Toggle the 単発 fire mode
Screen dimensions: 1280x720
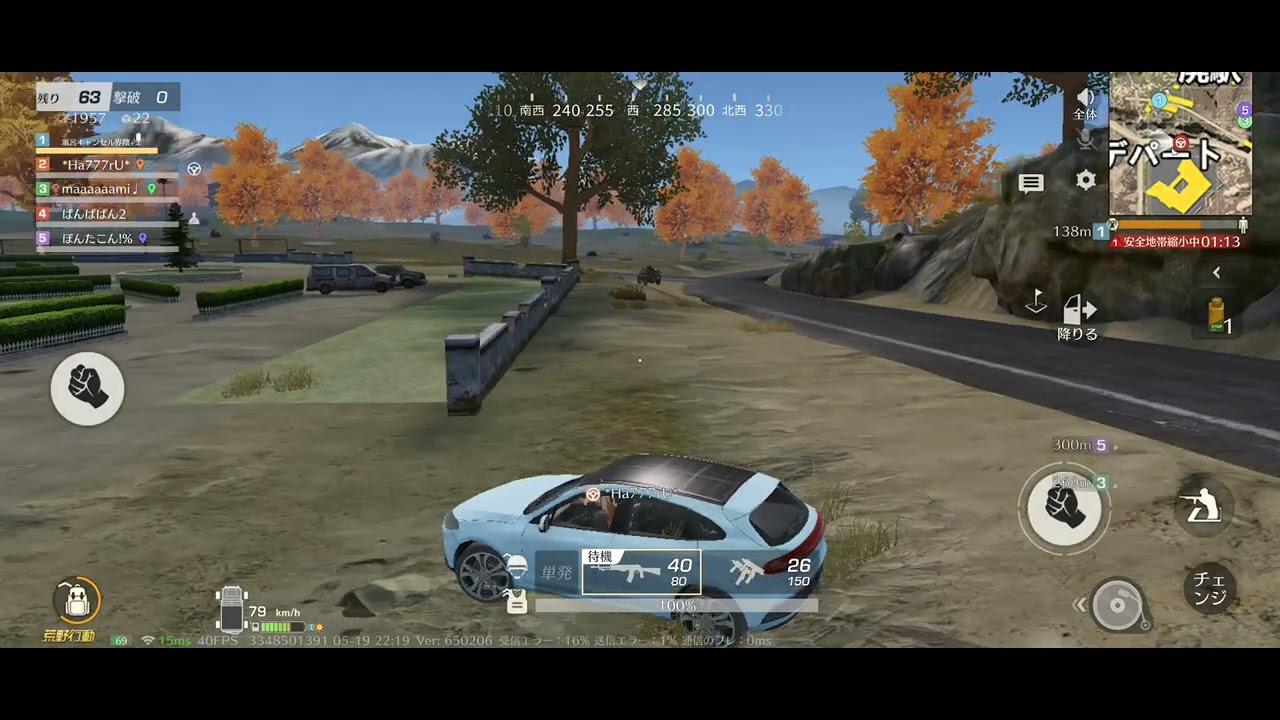tap(556, 573)
